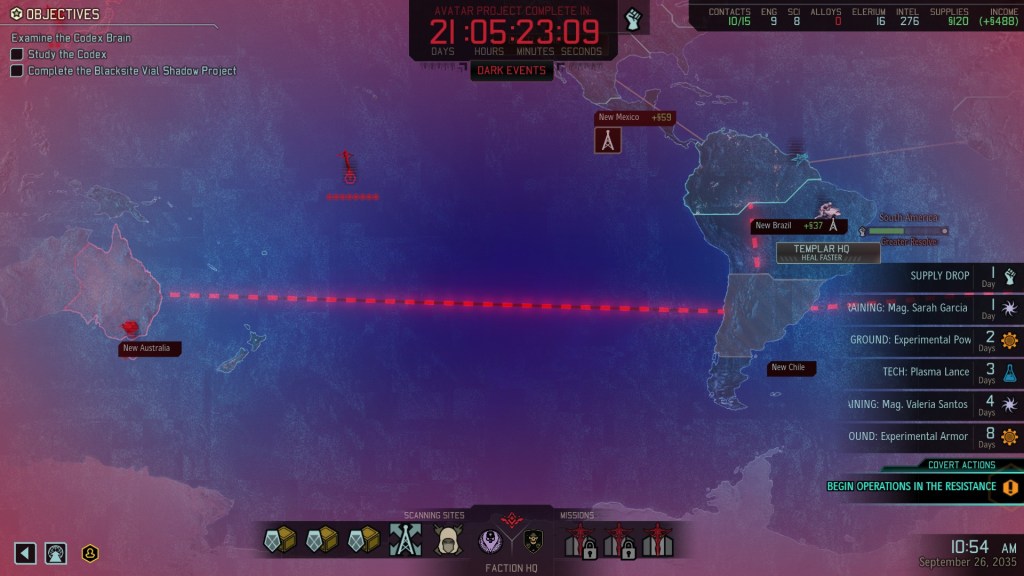The image size is (1024, 576).
Task: Click the resistance fist icon by the timer
Action: 633,19
